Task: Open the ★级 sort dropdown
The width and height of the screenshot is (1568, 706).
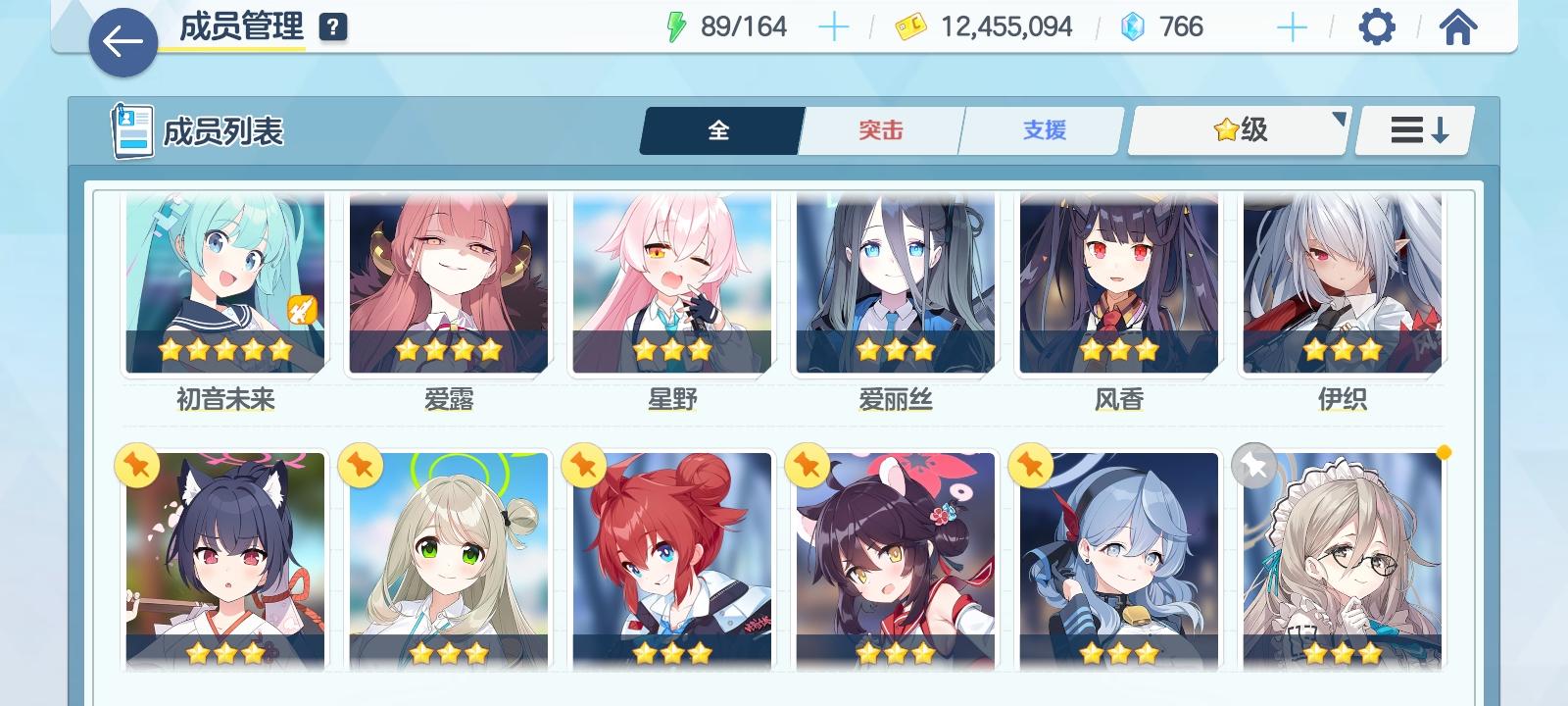Action: [x=1237, y=129]
